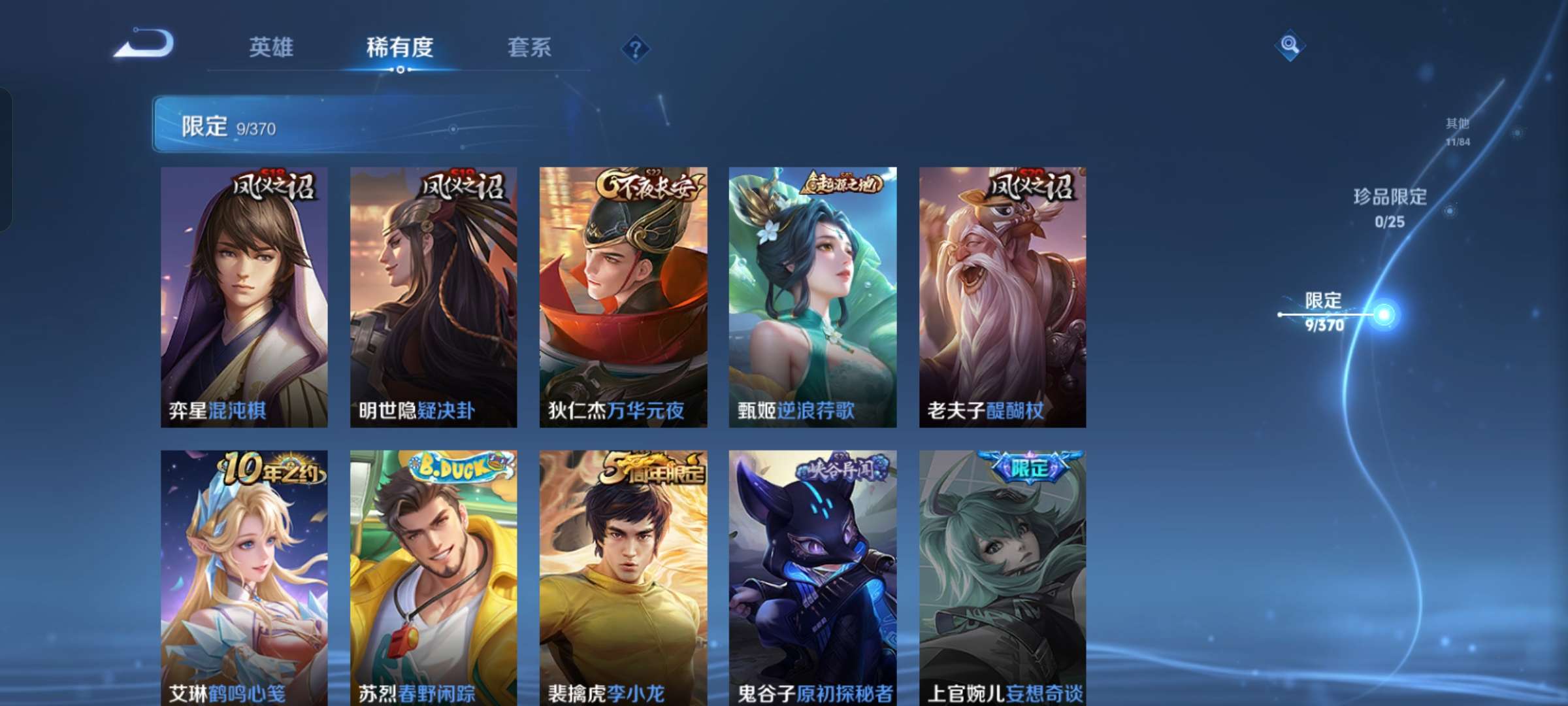Switch to the 英雄 tab
Viewport: 1568px width, 706px height.
coord(271,47)
